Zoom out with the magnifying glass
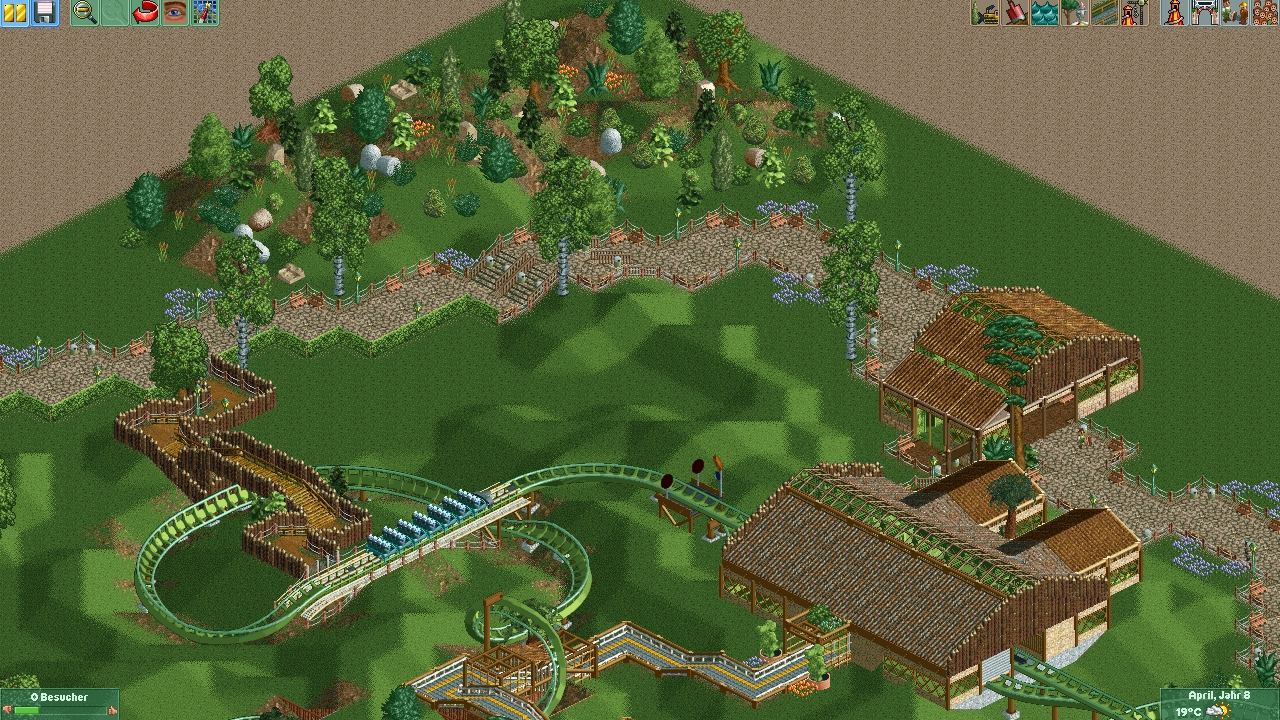1280x720 pixels. 85,12
